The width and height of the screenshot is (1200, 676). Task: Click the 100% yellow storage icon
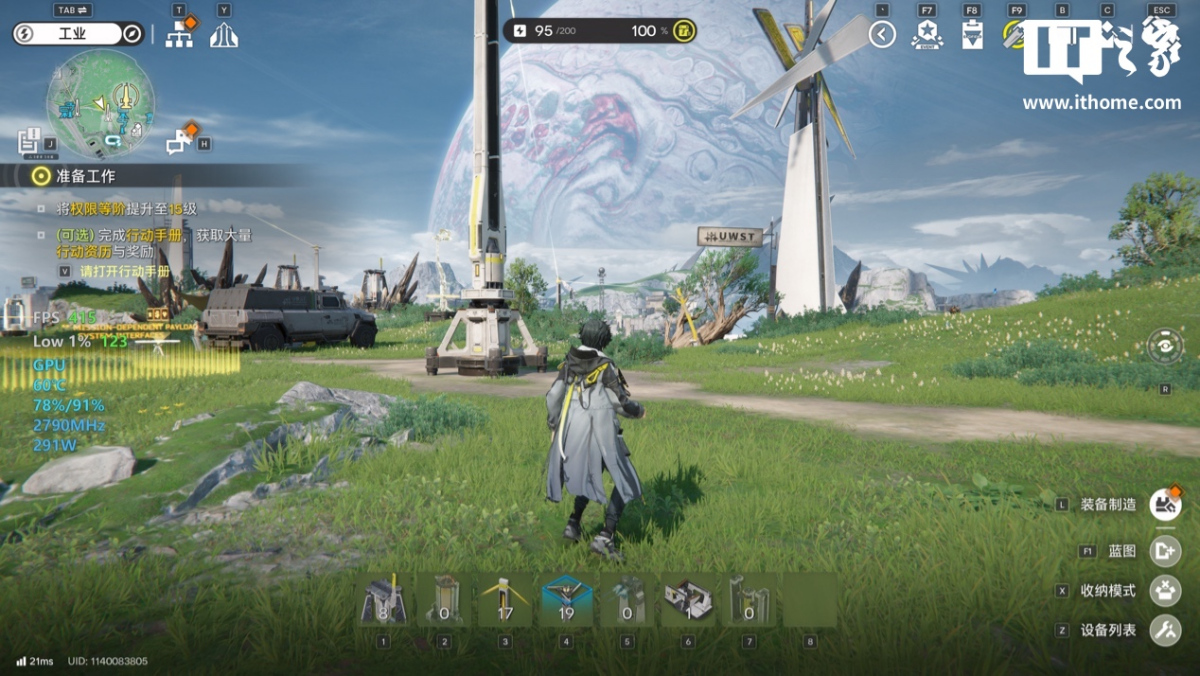coord(684,31)
